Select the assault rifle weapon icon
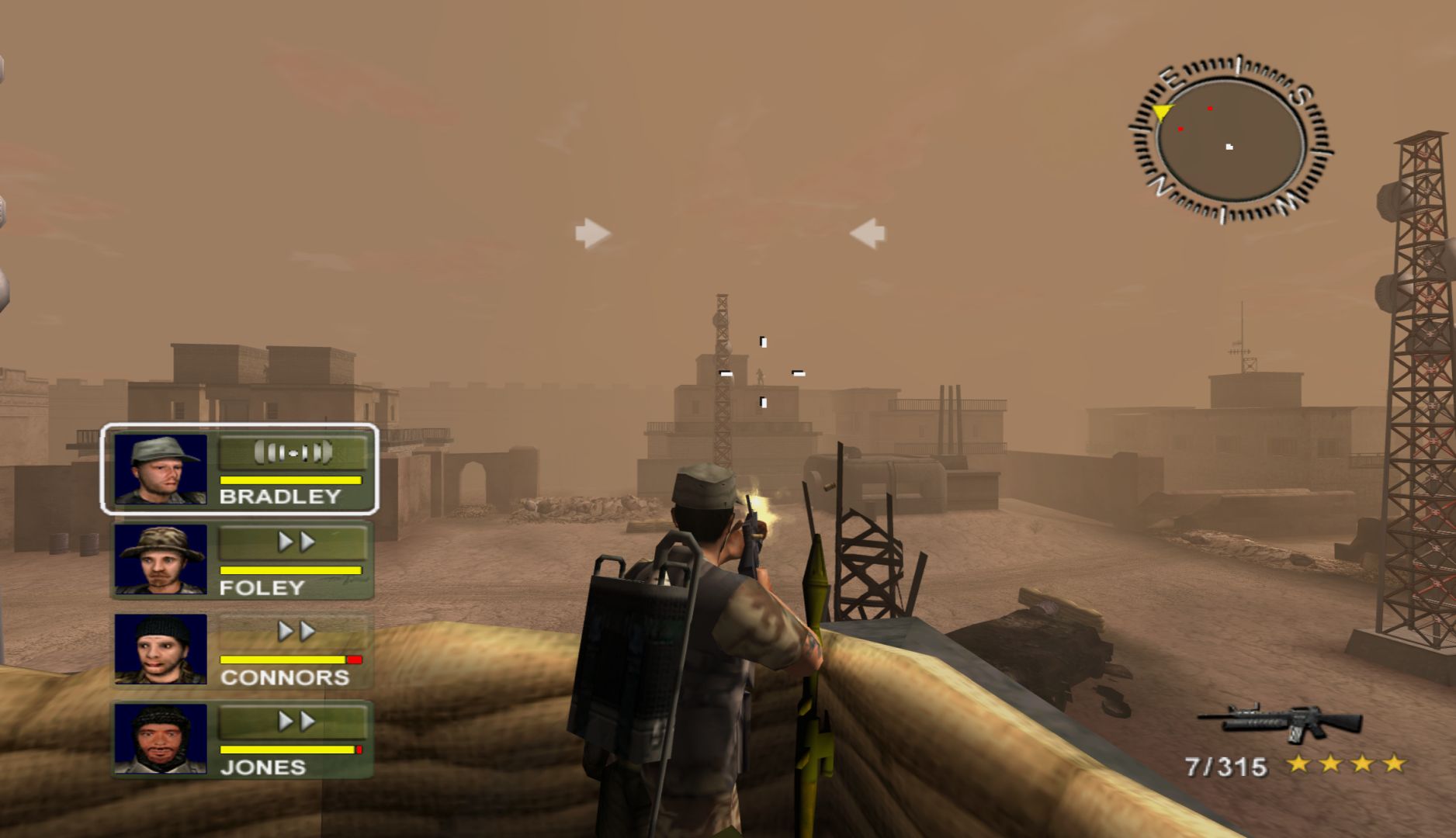Image resolution: width=1456 pixels, height=838 pixels. click(1280, 722)
